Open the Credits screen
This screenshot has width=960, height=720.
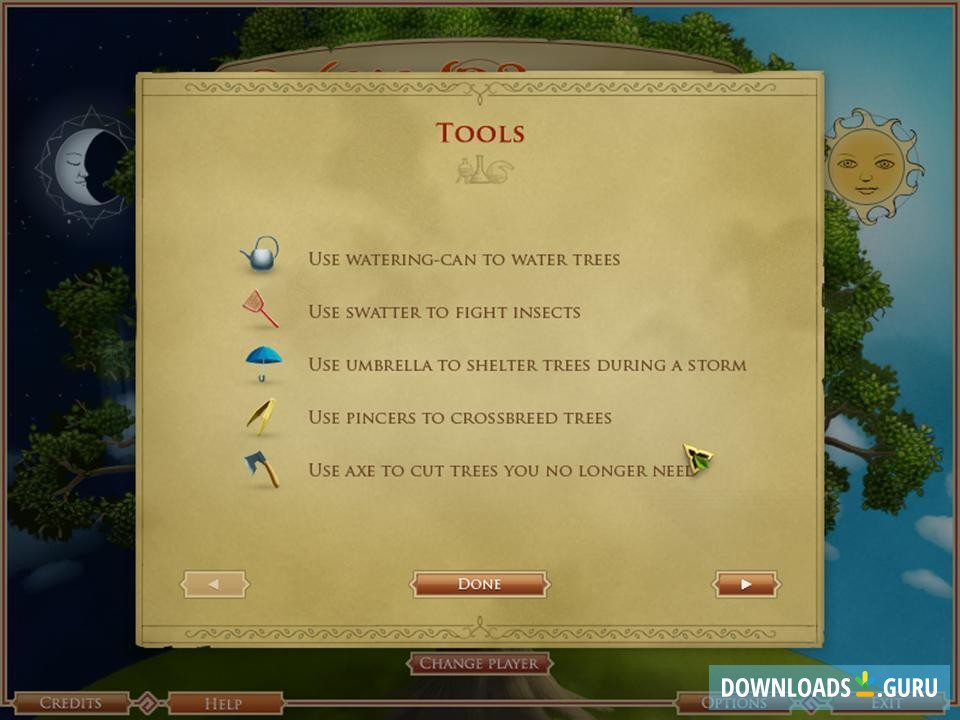[70, 704]
